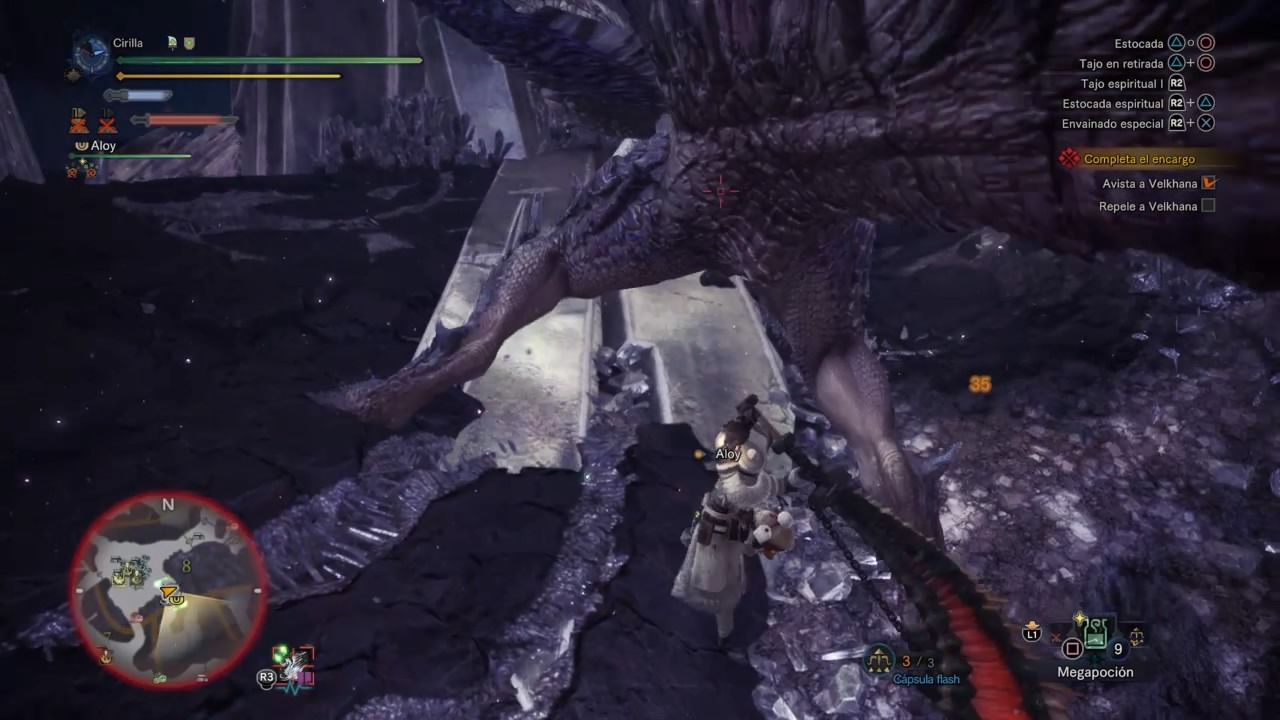Open the Completa el encargo quest tracker
The height and width of the screenshot is (720, 1280).
click(x=1139, y=159)
